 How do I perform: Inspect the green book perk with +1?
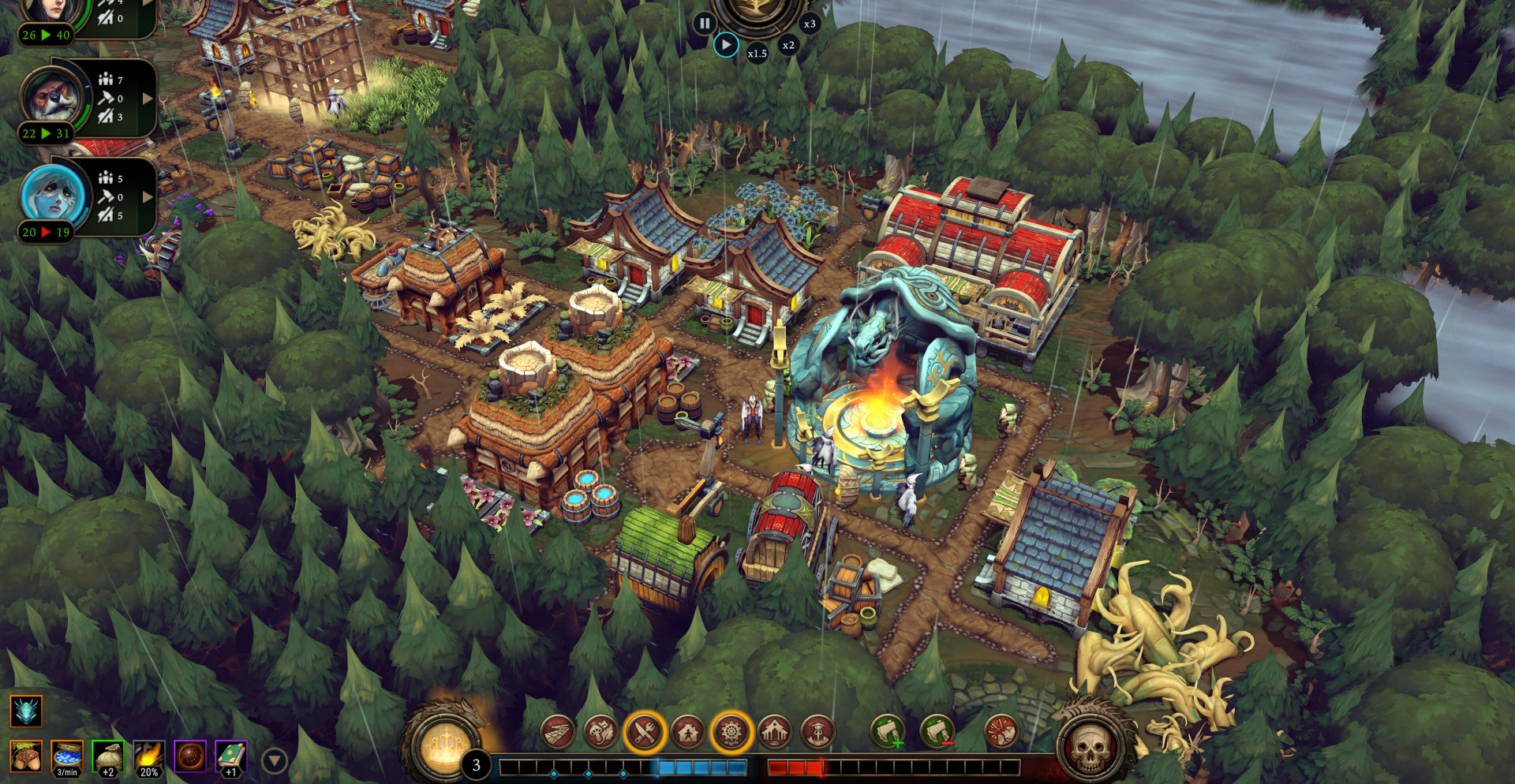tap(230, 757)
